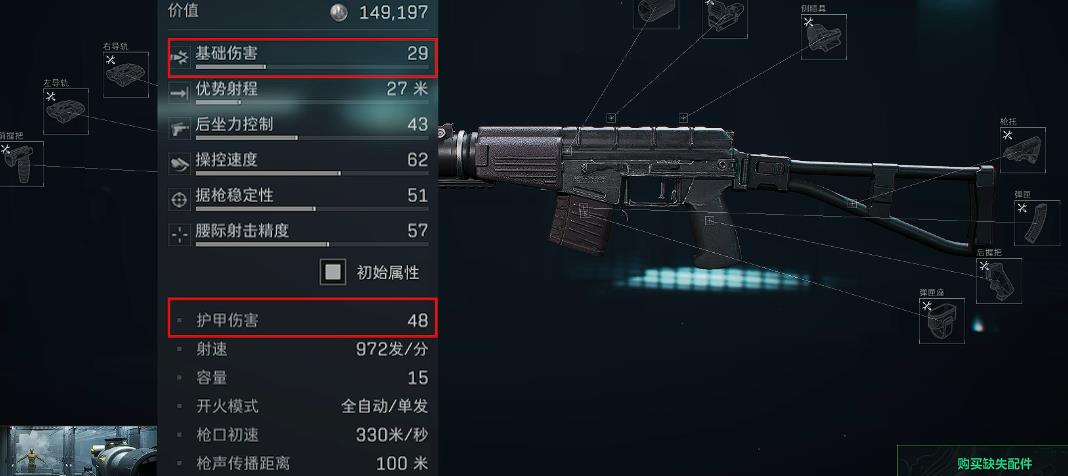Open the 弹匣座 magazine well slot
The width and height of the screenshot is (1068, 476).
(x=941, y=320)
